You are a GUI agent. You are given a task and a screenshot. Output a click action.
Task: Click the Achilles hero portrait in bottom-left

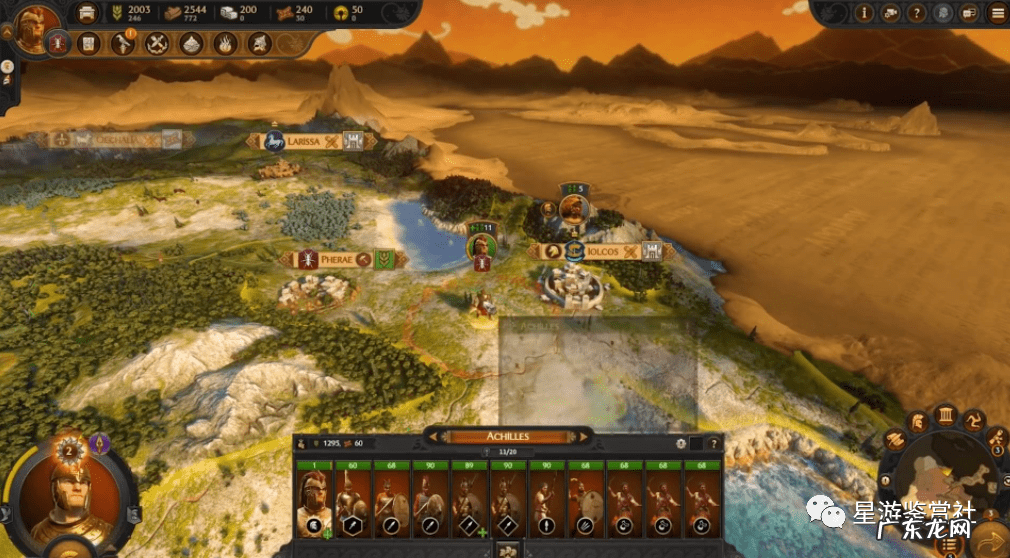pos(68,497)
